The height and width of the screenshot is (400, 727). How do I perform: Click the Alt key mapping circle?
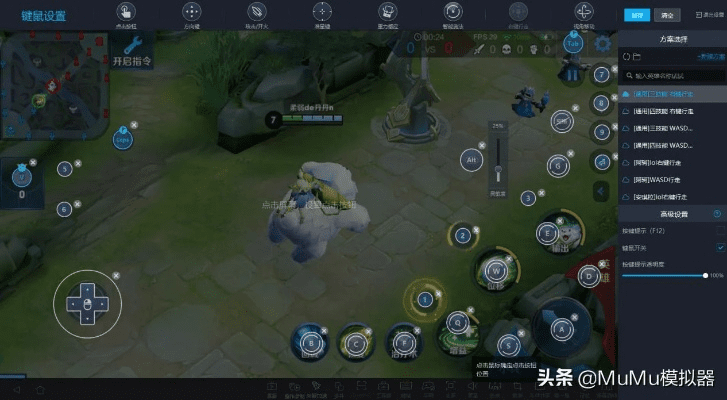point(470,159)
